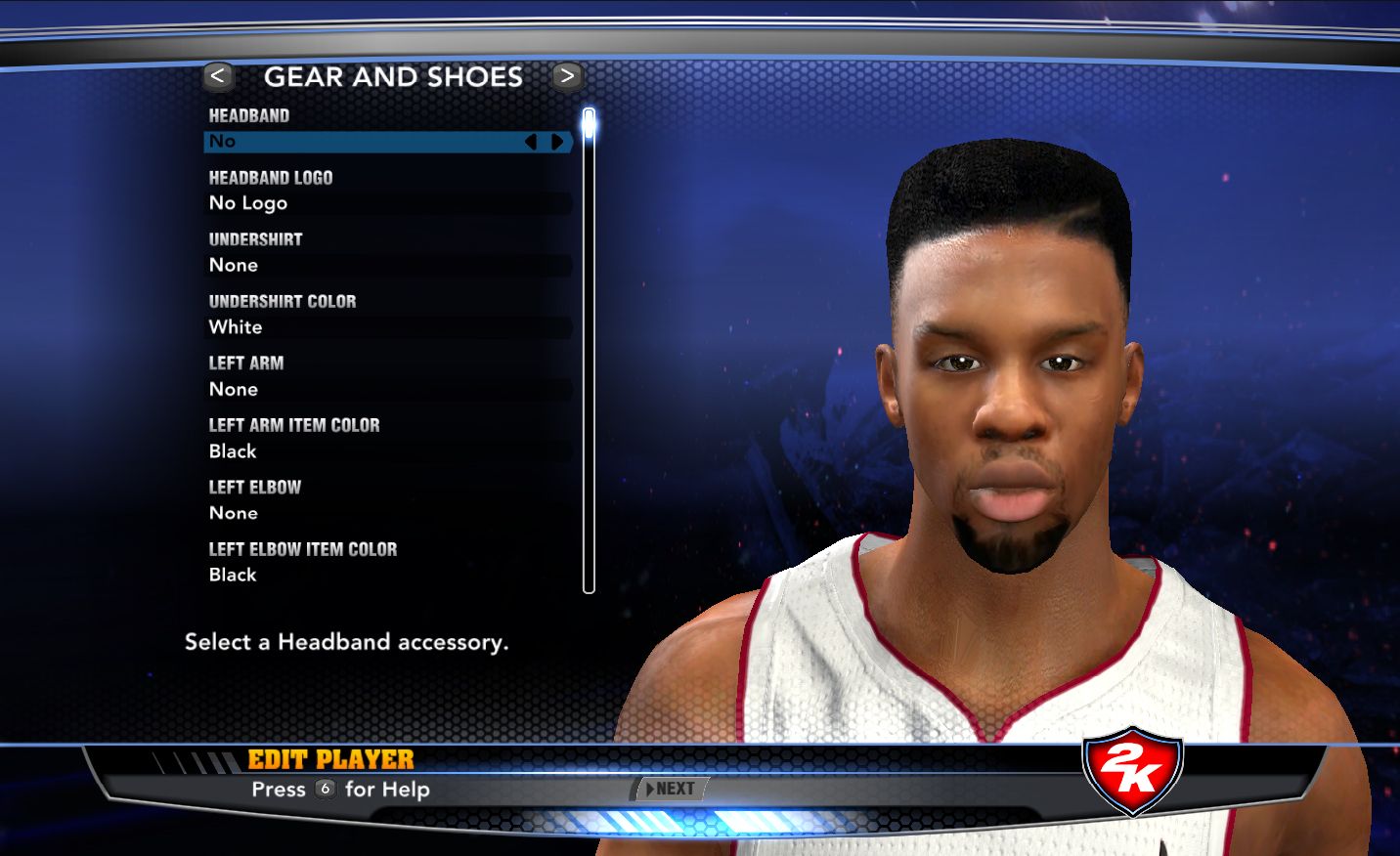
Task: Click the gear list scrollbar handle
Action: 589,123
